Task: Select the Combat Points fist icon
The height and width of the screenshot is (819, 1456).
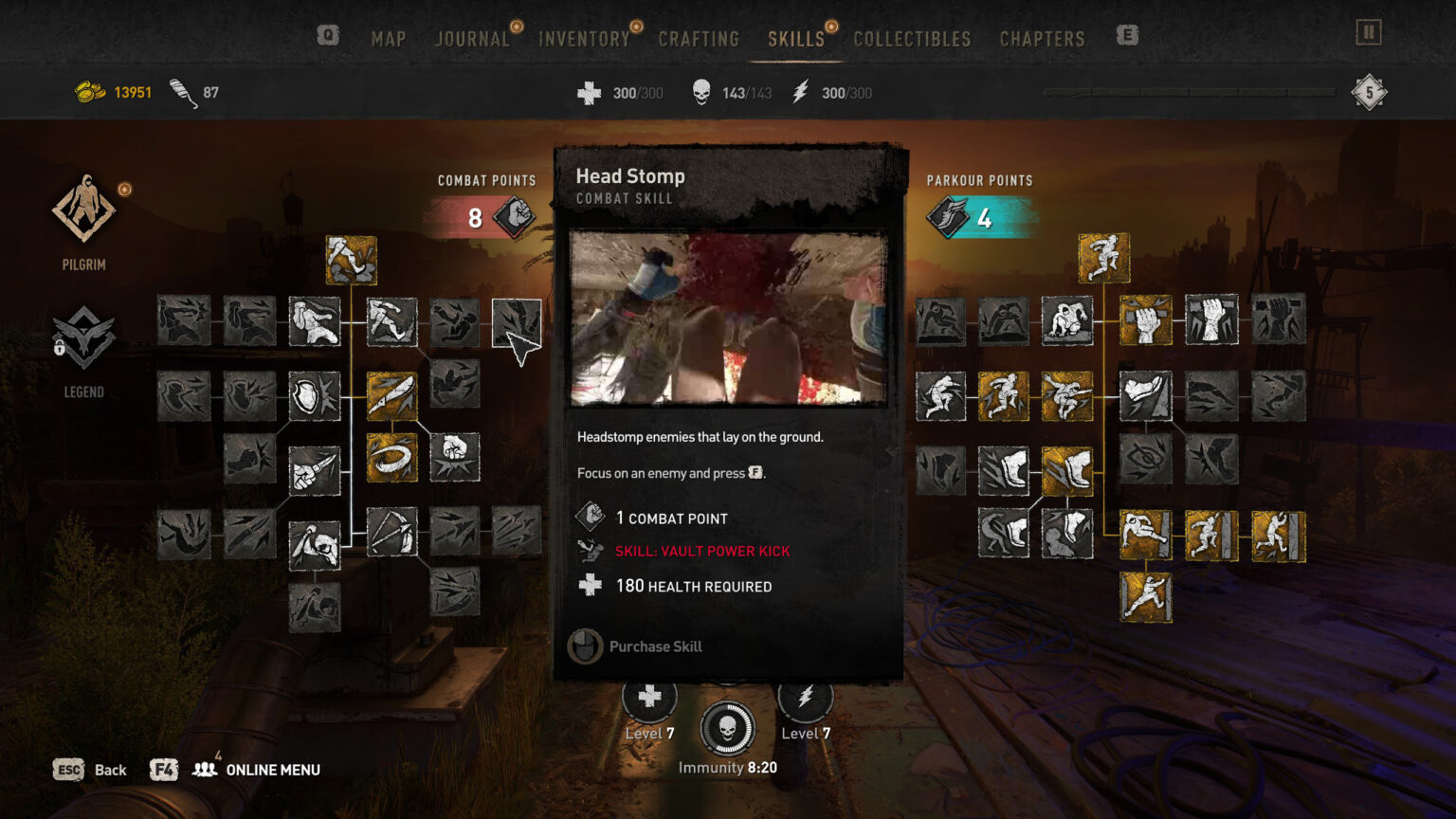Action: tap(515, 215)
